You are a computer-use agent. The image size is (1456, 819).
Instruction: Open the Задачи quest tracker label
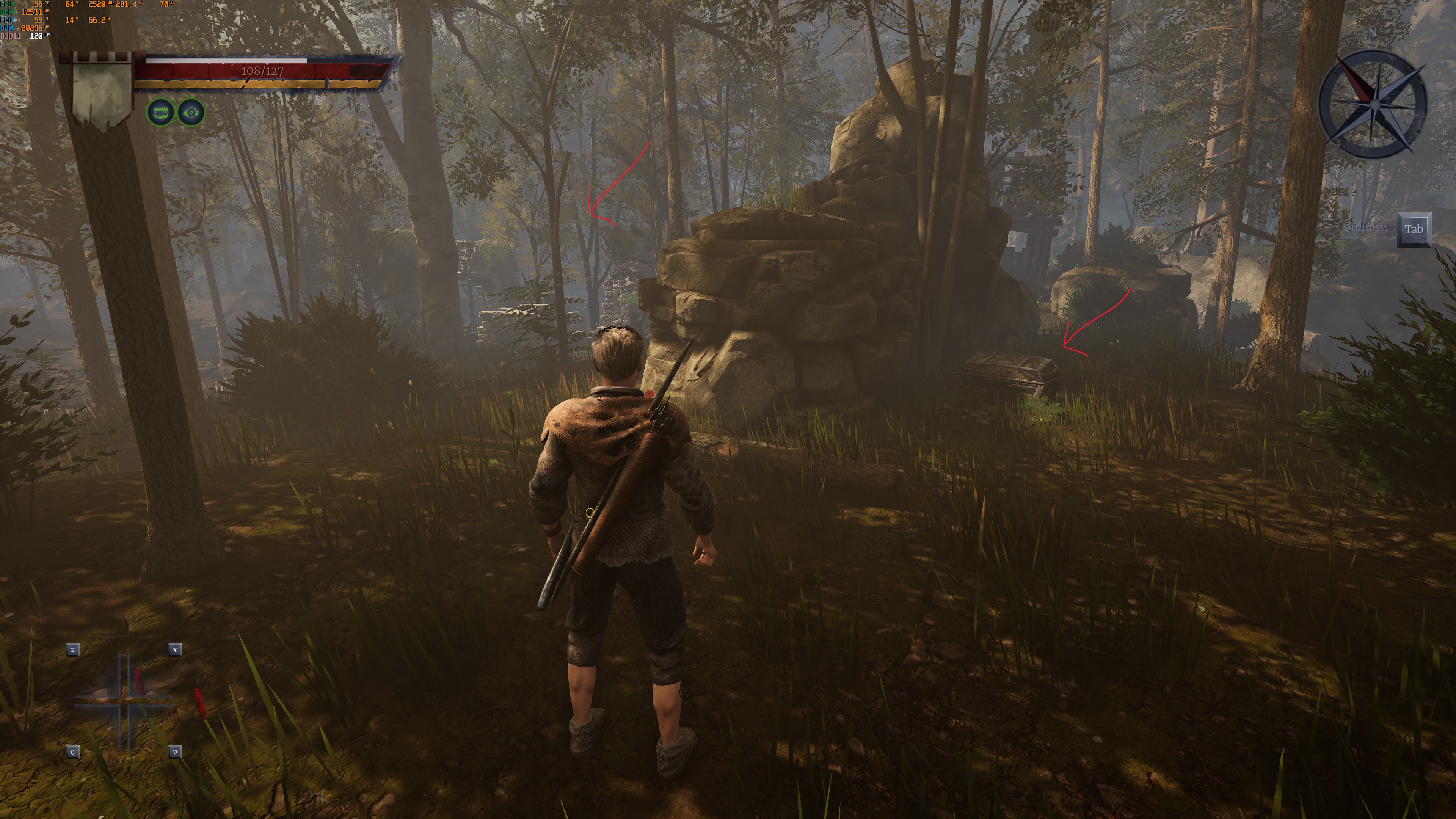tap(1365, 227)
